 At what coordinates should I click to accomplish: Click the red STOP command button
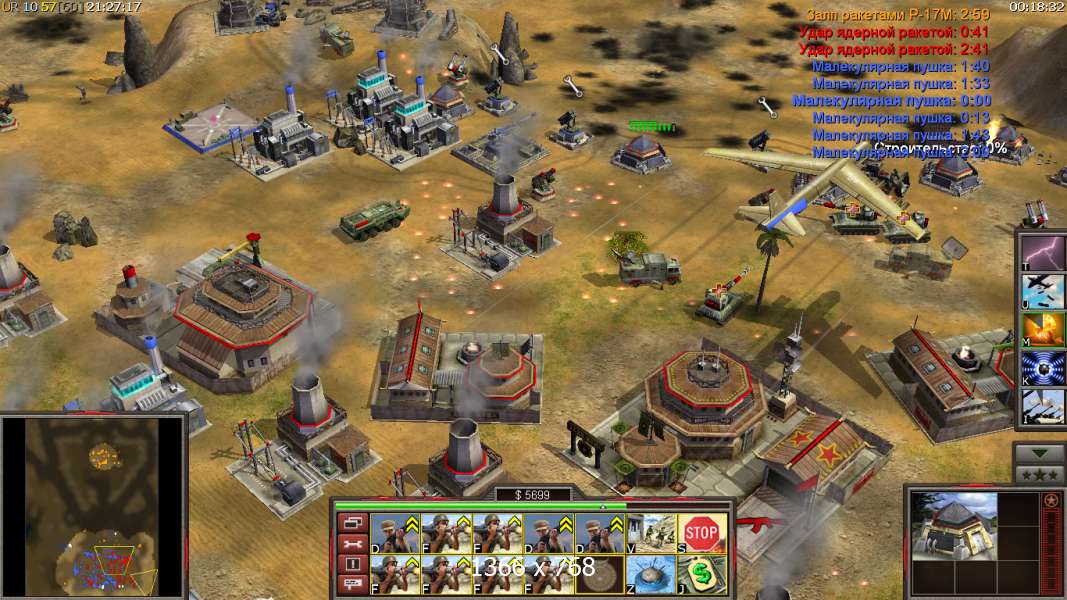[x=702, y=533]
